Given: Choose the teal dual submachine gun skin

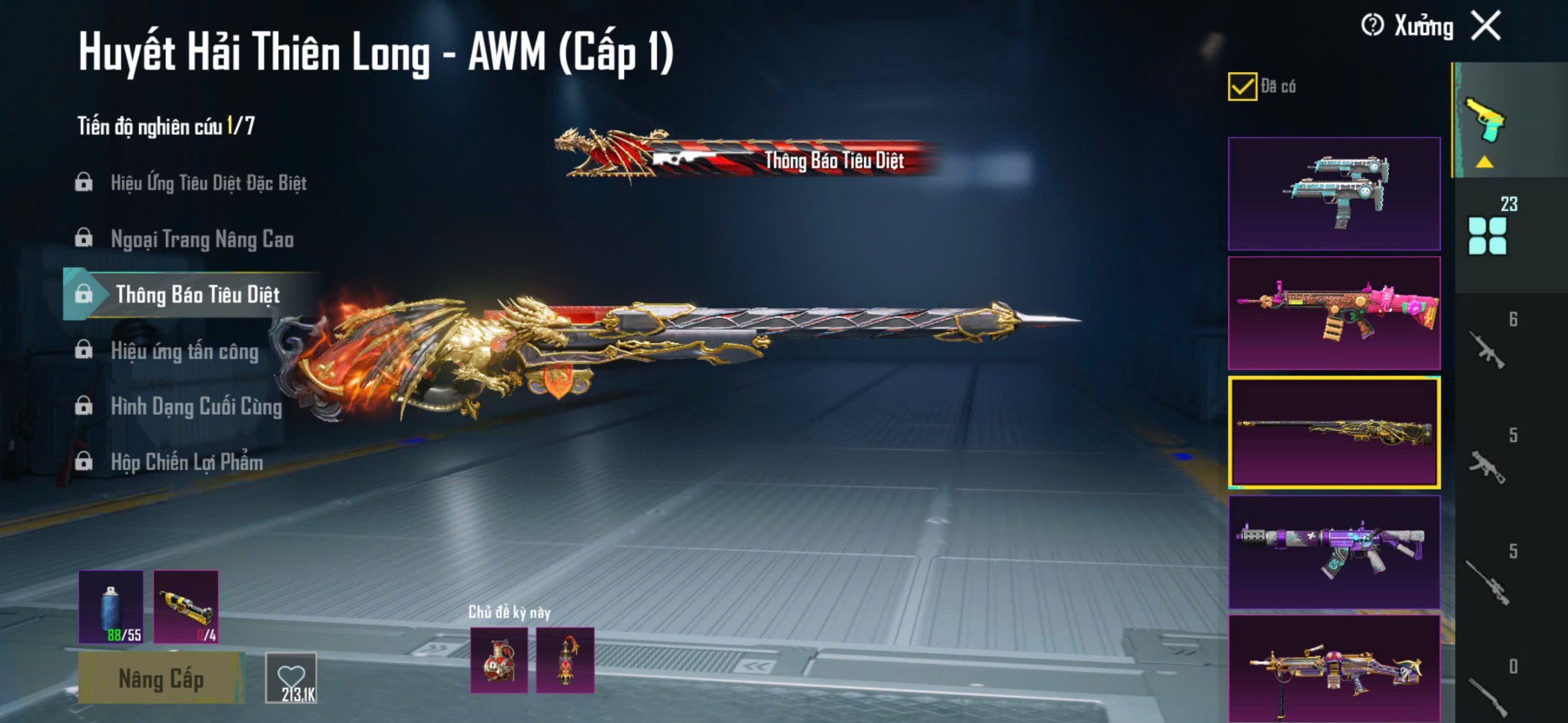Looking at the screenshot, I should click(x=1334, y=193).
